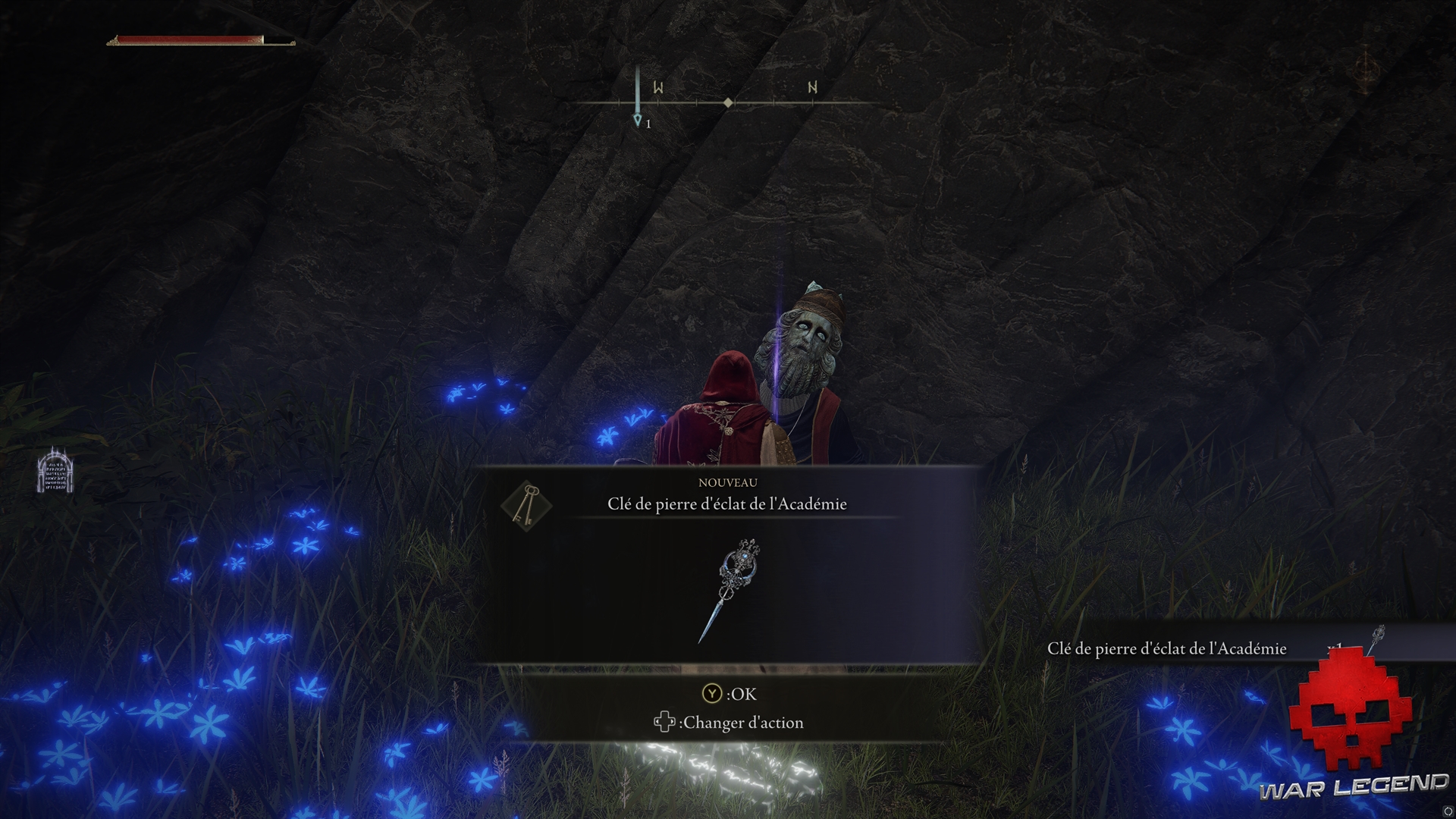
Task: Click the D-pad icon next to Changer d'action
Action: pos(665,722)
